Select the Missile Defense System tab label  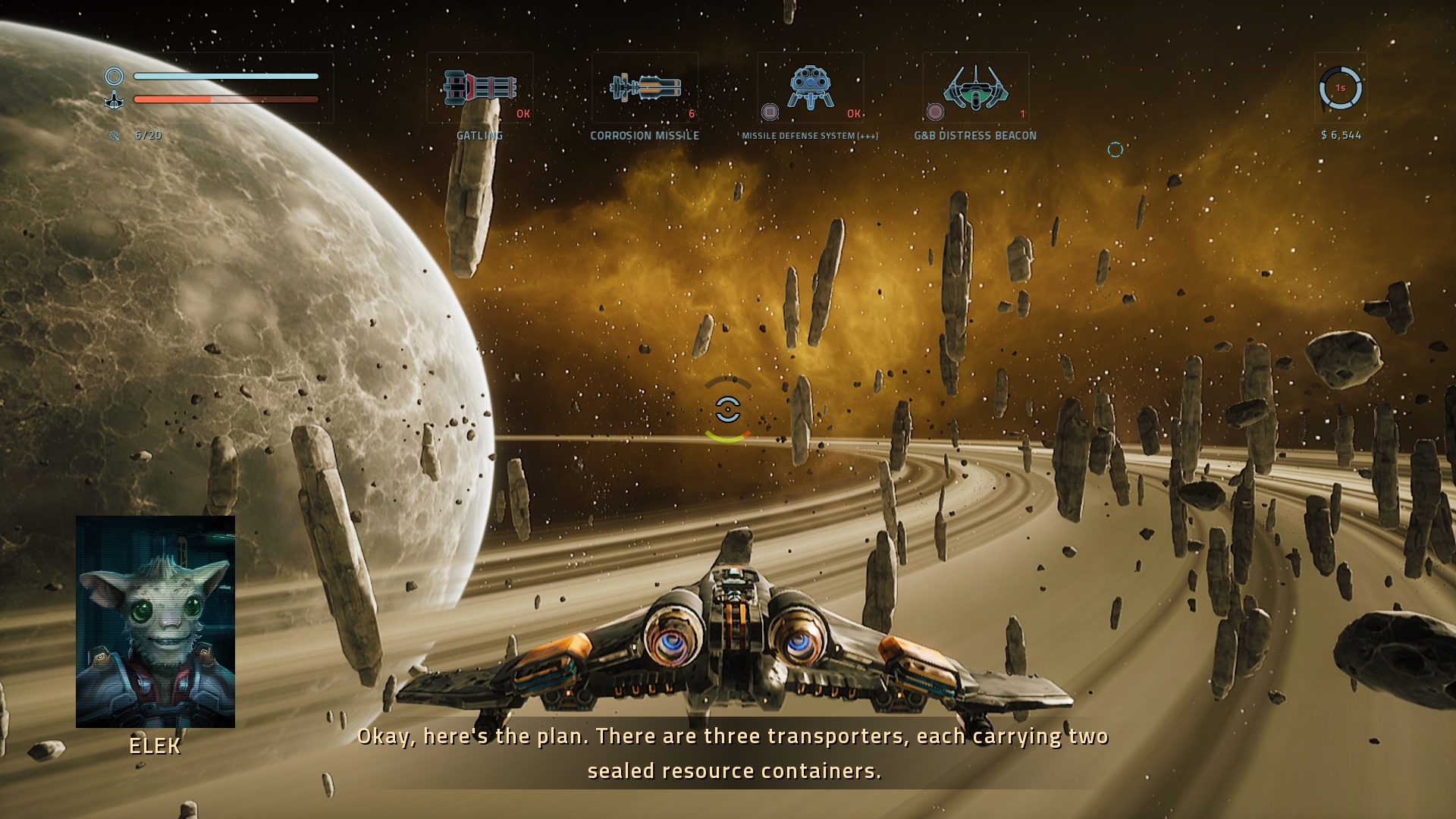810,136
